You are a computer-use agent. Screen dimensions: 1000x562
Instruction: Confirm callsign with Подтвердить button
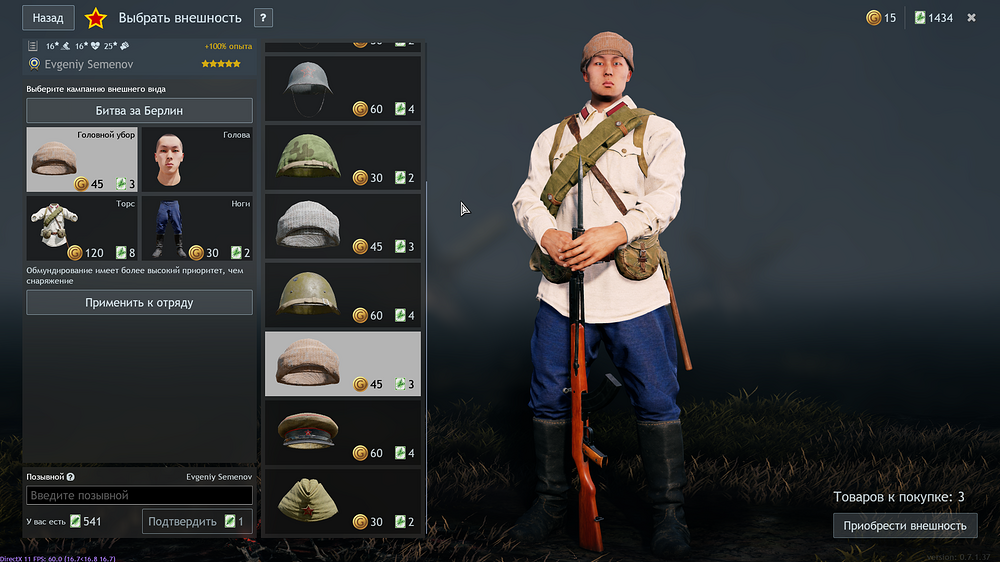click(197, 521)
